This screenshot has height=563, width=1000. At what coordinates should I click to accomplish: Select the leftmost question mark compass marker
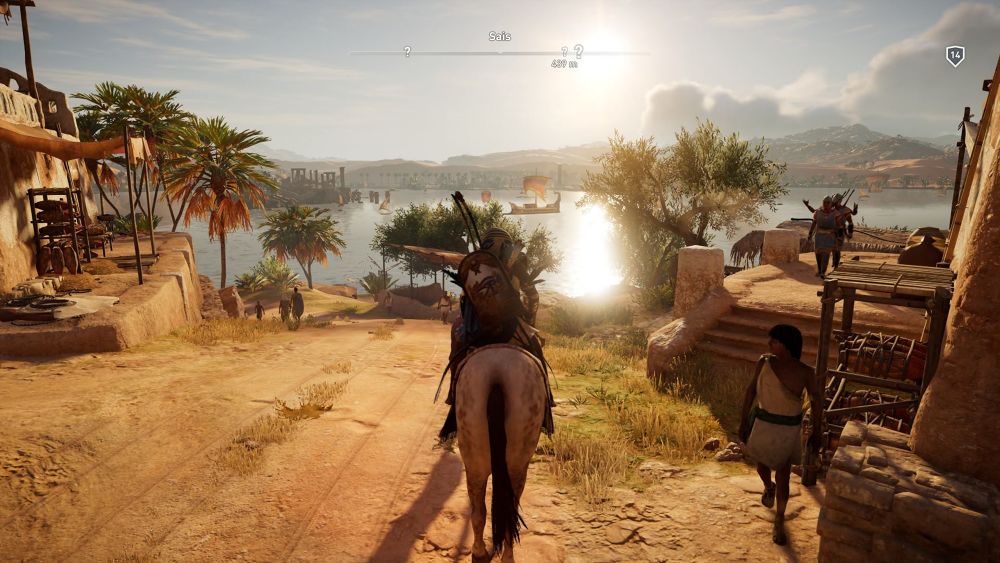(407, 51)
